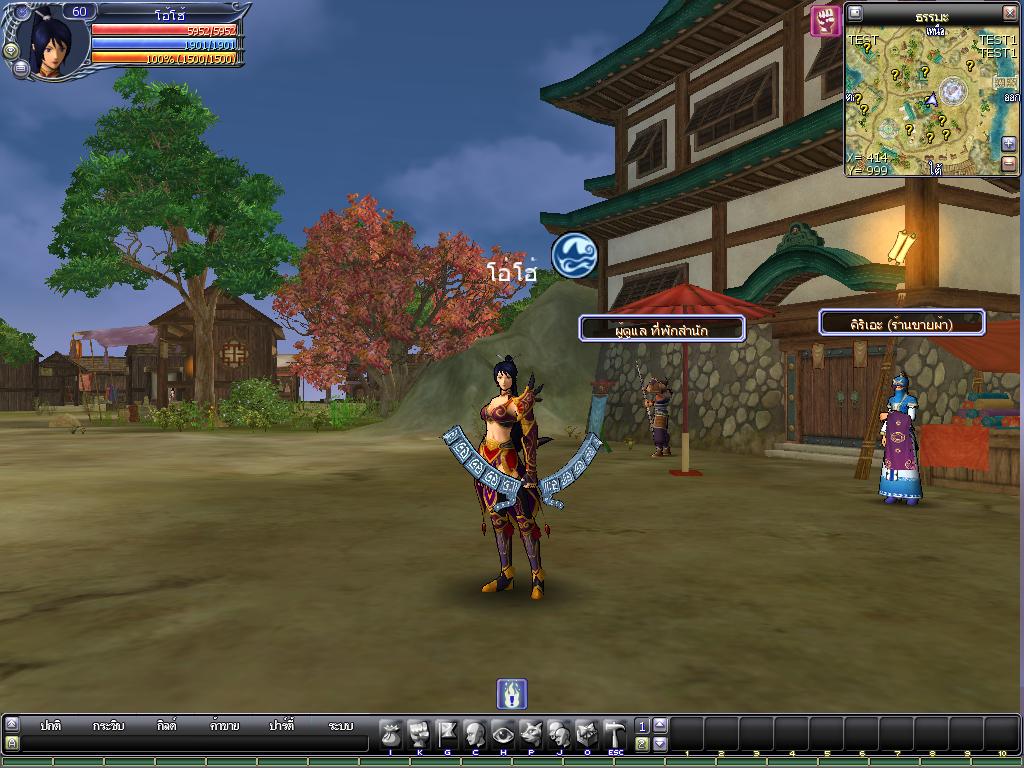Open the กิลด์ guild chat tab
The image size is (1024, 768).
[x=166, y=726]
